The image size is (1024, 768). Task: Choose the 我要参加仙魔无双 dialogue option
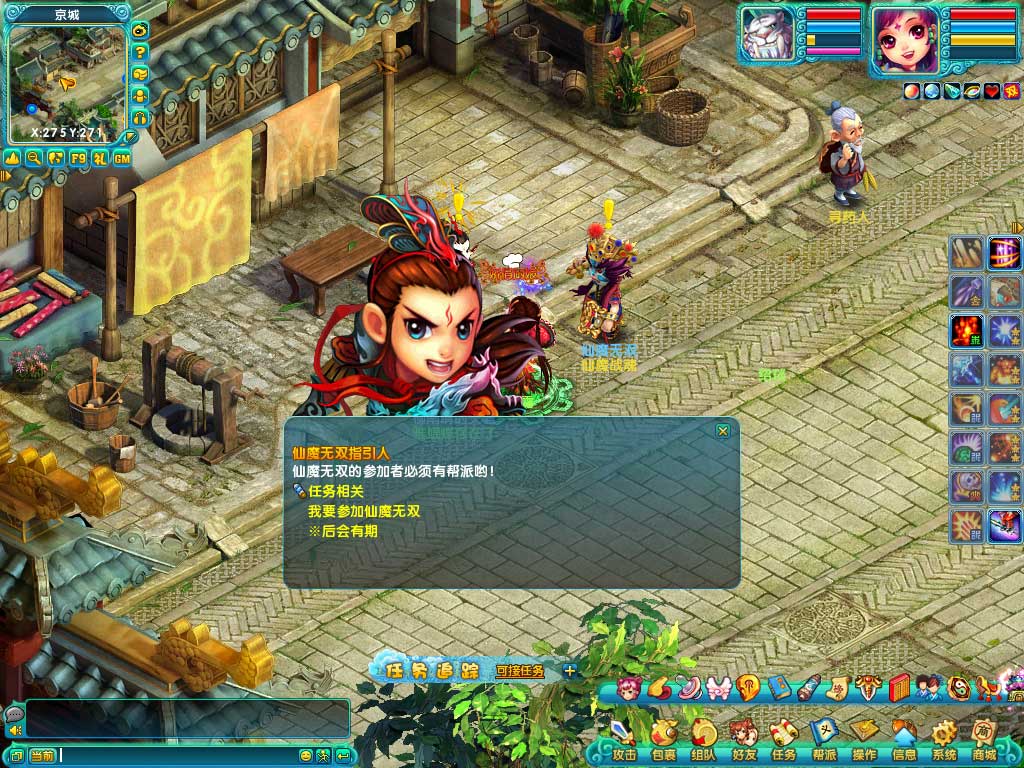click(x=364, y=511)
